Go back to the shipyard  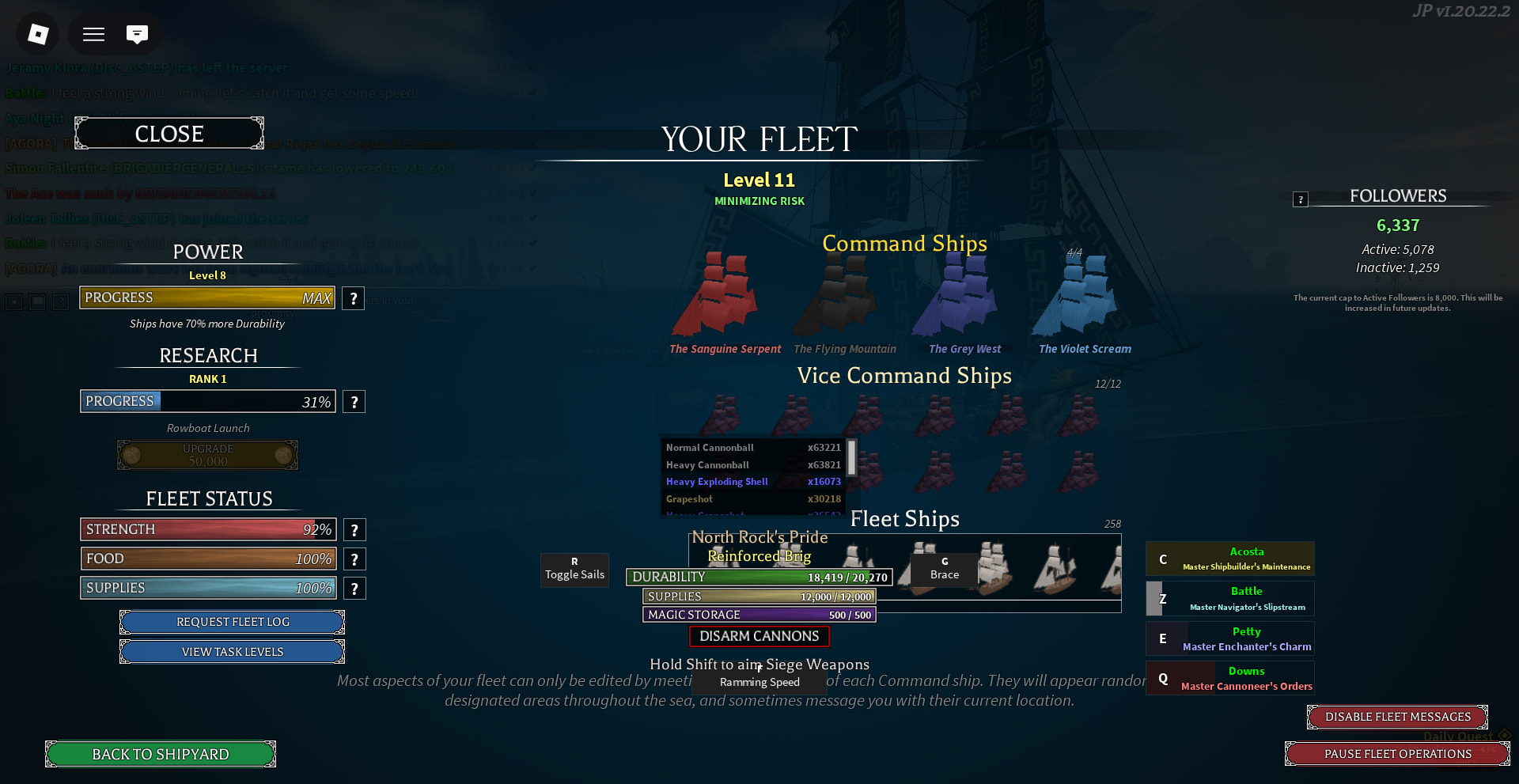pos(161,754)
